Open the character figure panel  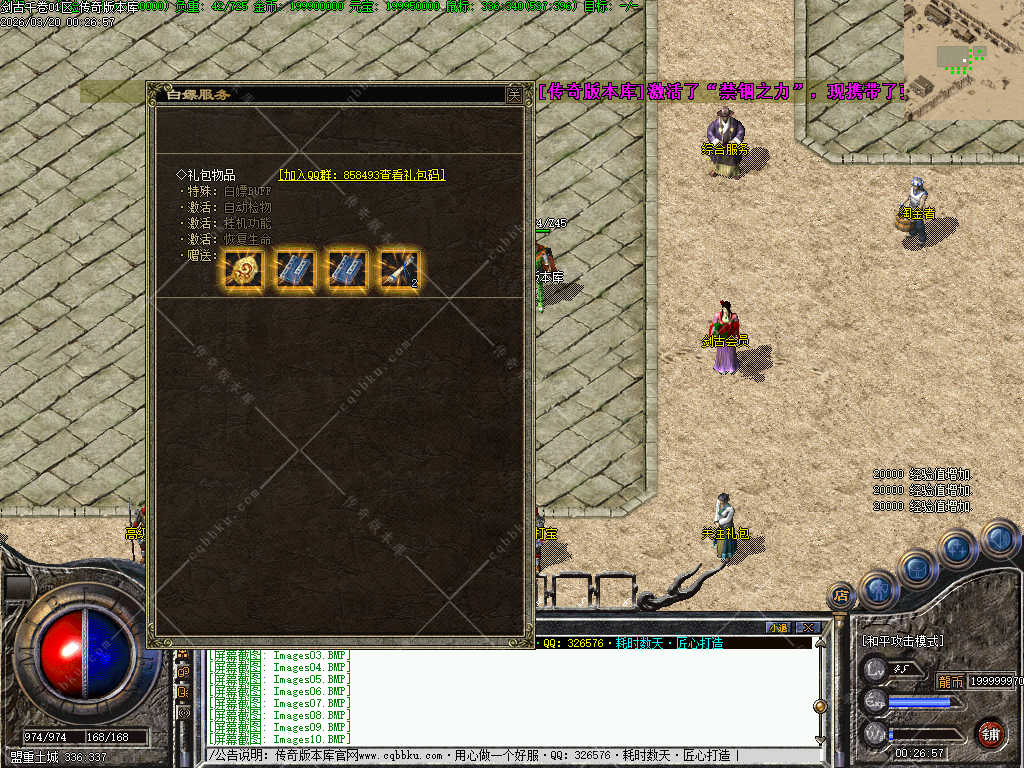(879, 588)
